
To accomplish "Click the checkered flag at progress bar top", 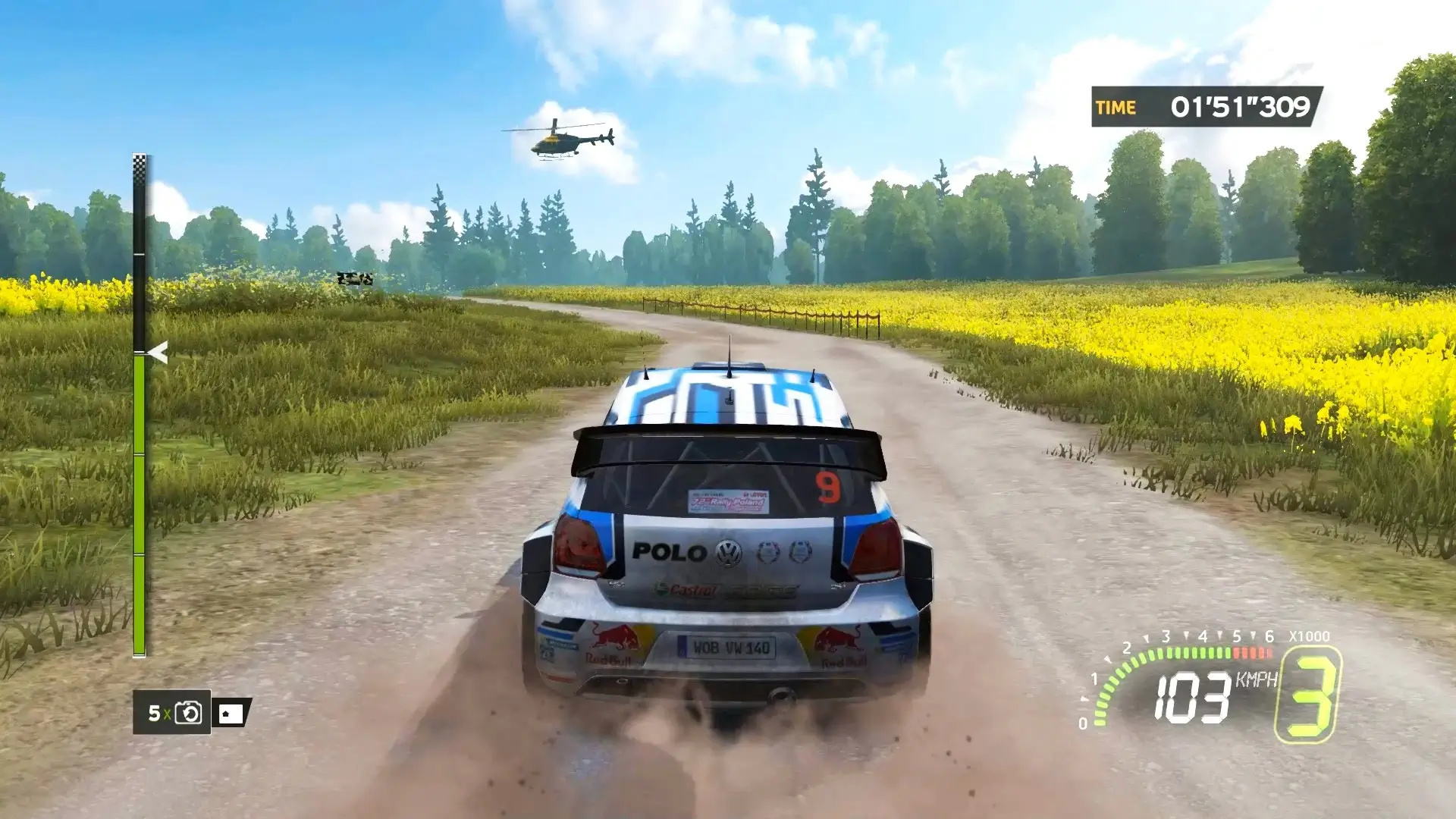I will 140,162.
